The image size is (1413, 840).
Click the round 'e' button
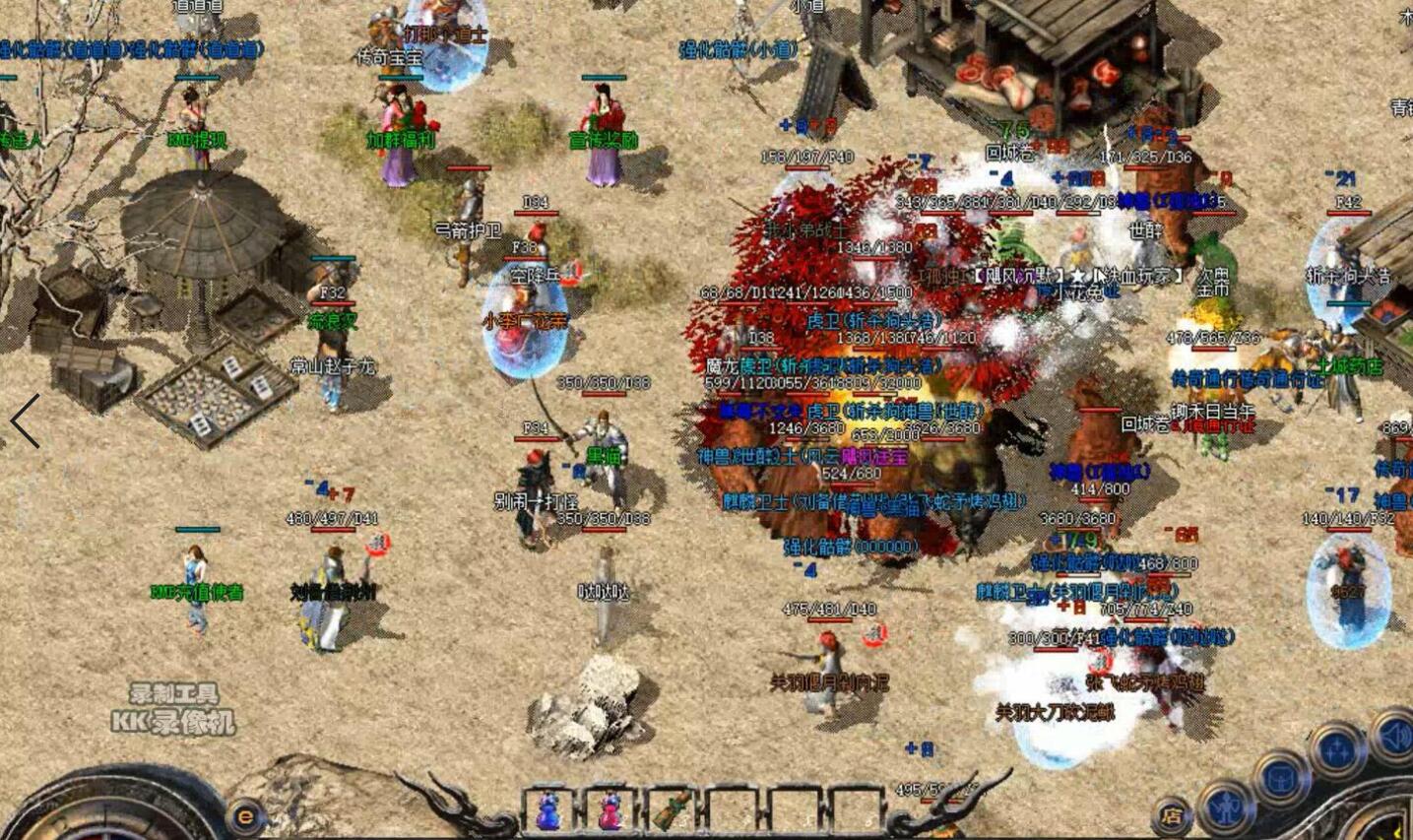pos(246,815)
